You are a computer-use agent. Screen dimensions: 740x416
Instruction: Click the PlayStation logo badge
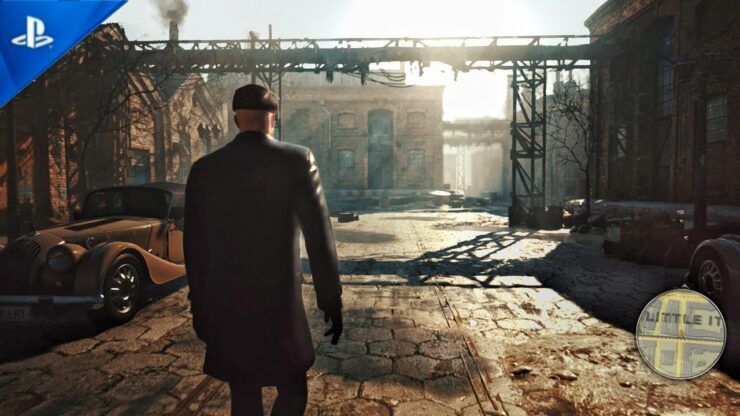[35, 33]
